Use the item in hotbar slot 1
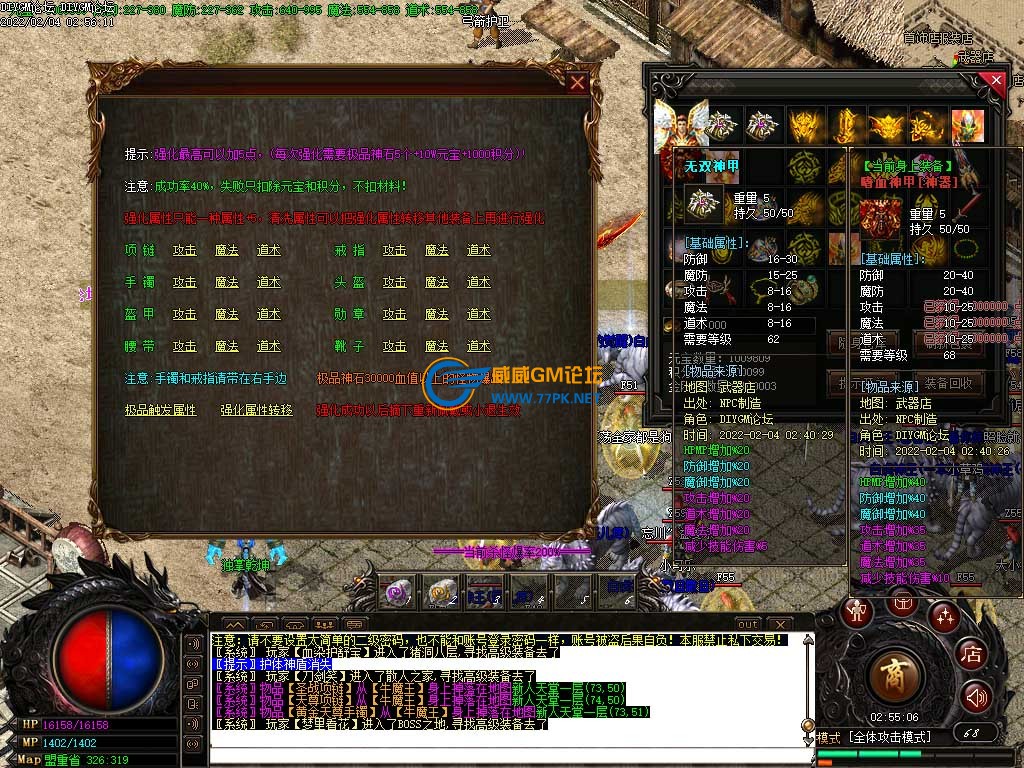The height and width of the screenshot is (768, 1024). 397,591
